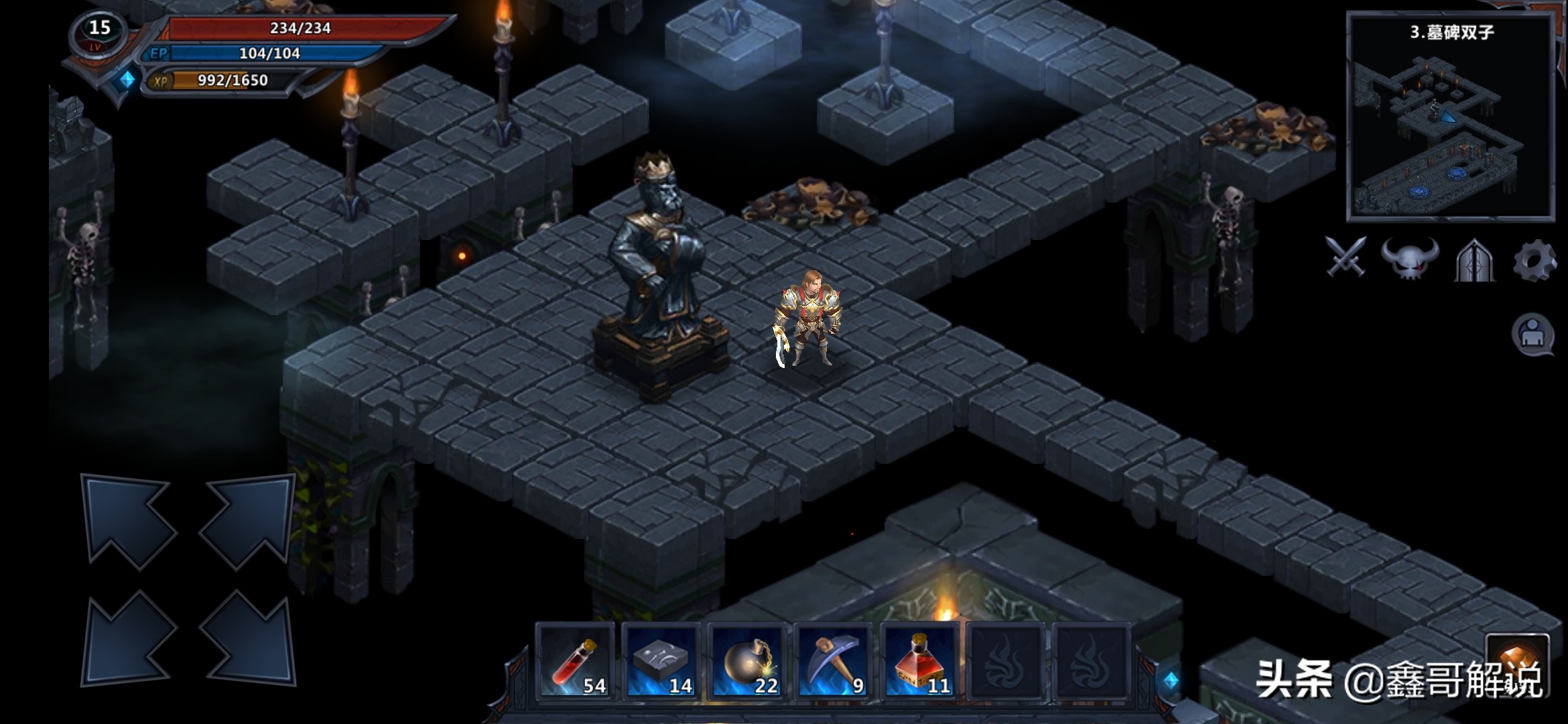This screenshot has height=724, width=1568.
Task: Select the stone block item slot
Action: 661,662
